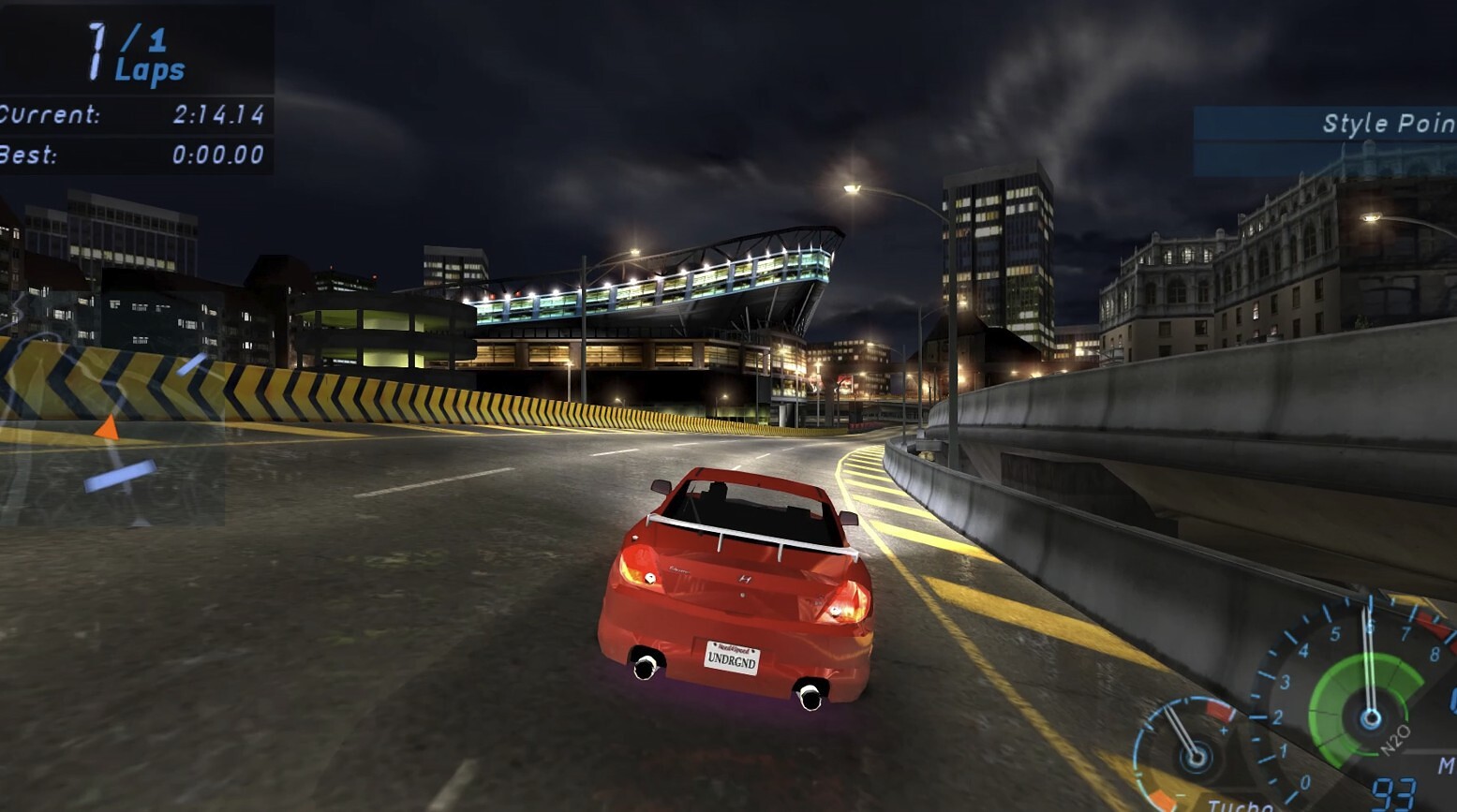Select the orange player arrow on the minimap
1457x812 pixels.
tap(108, 429)
